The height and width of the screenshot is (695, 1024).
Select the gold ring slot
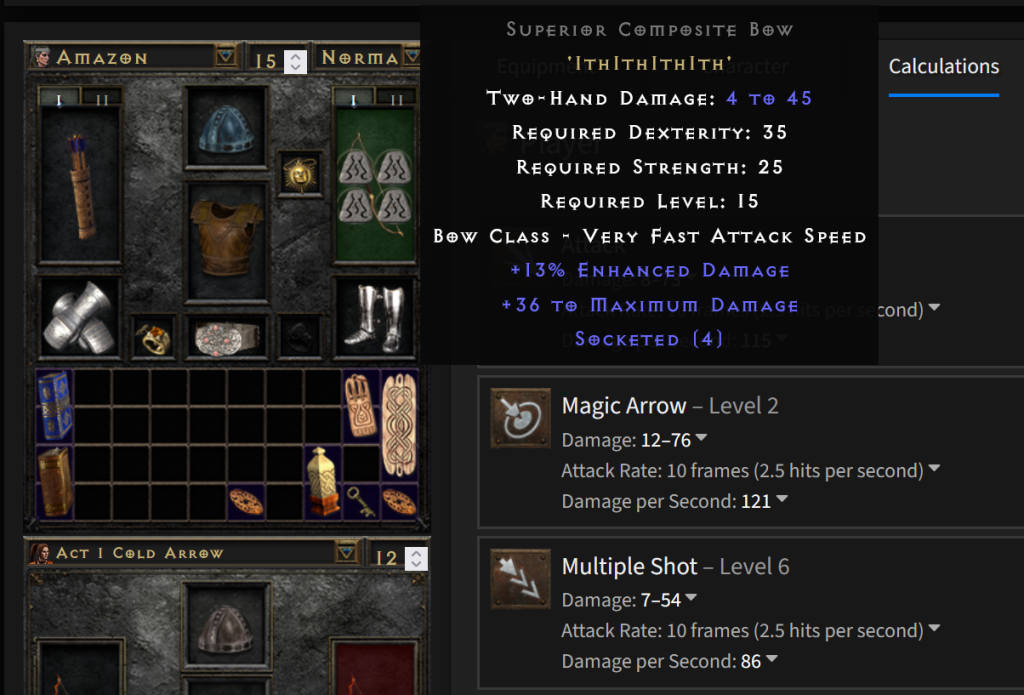click(154, 337)
